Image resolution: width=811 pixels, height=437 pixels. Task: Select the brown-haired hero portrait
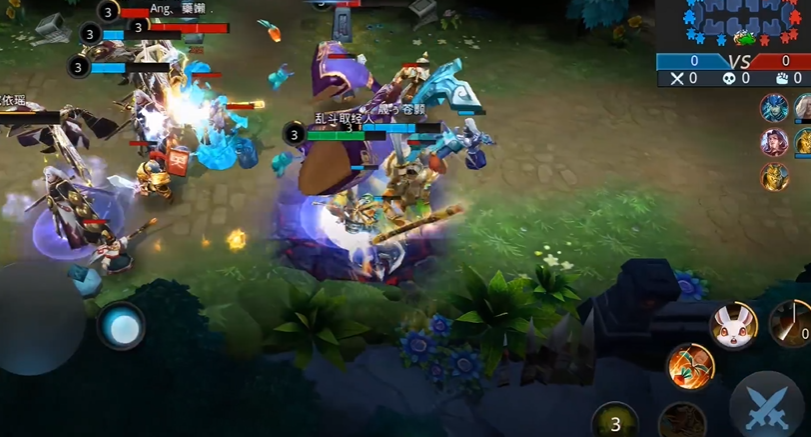pyautogui.click(x=773, y=142)
